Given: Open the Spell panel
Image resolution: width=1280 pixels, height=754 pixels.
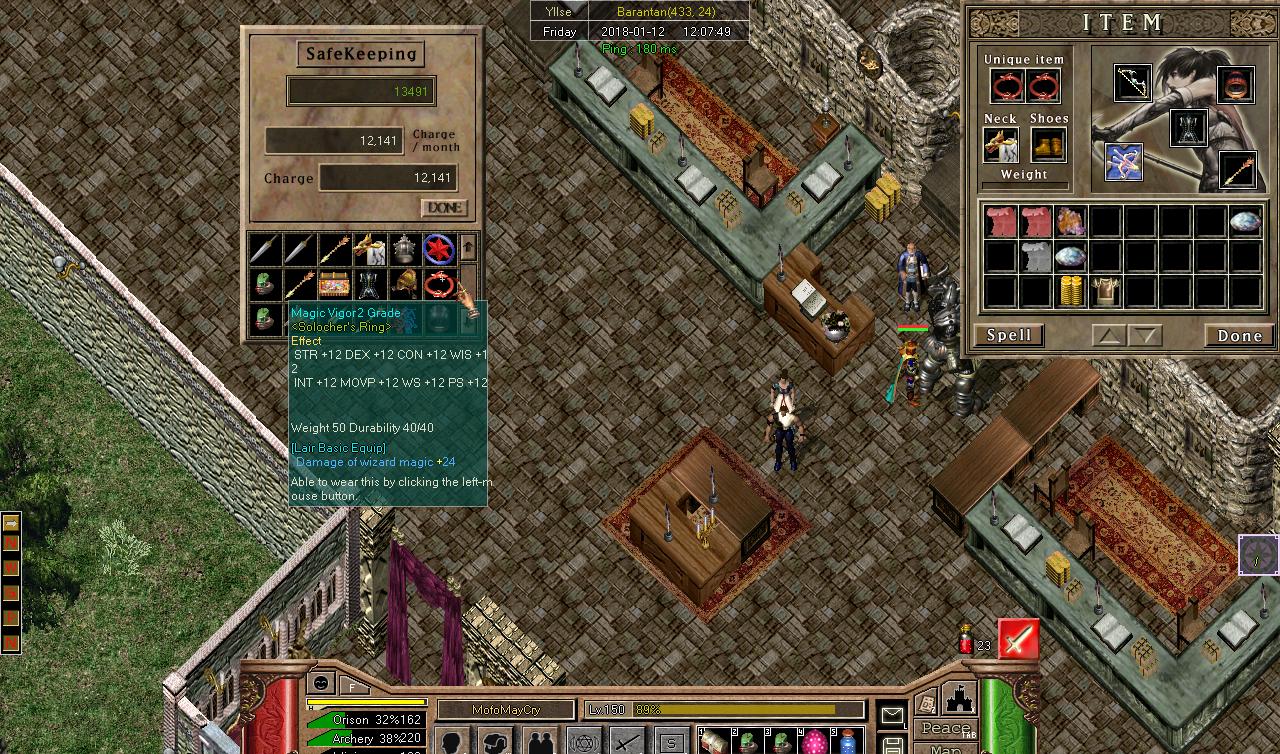Looking at the screenshot, I should click(x=1009, y=335).
